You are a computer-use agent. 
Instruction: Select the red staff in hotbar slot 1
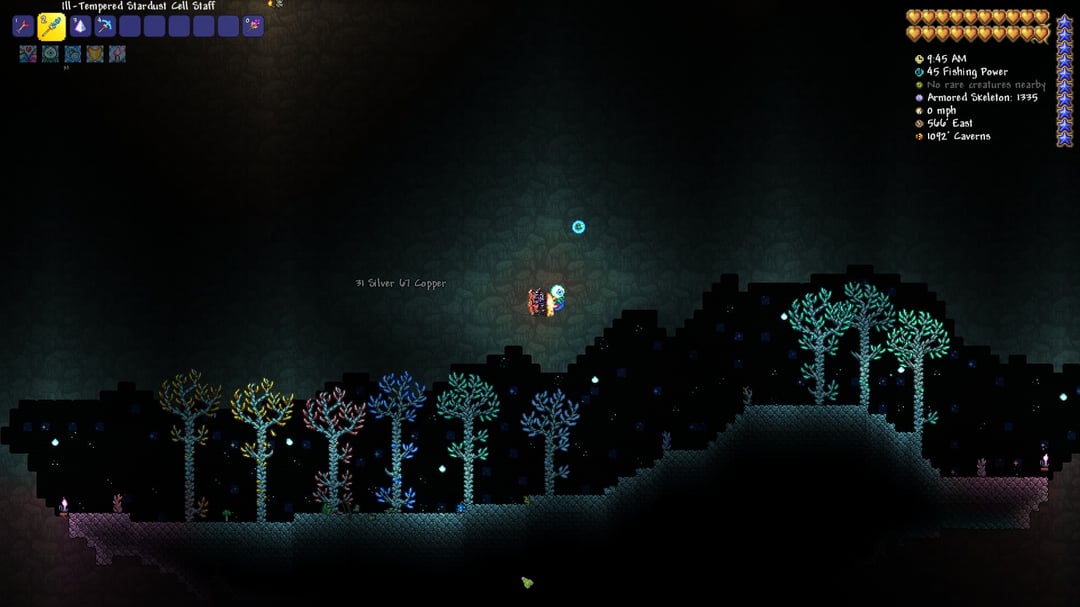point(23,27)
